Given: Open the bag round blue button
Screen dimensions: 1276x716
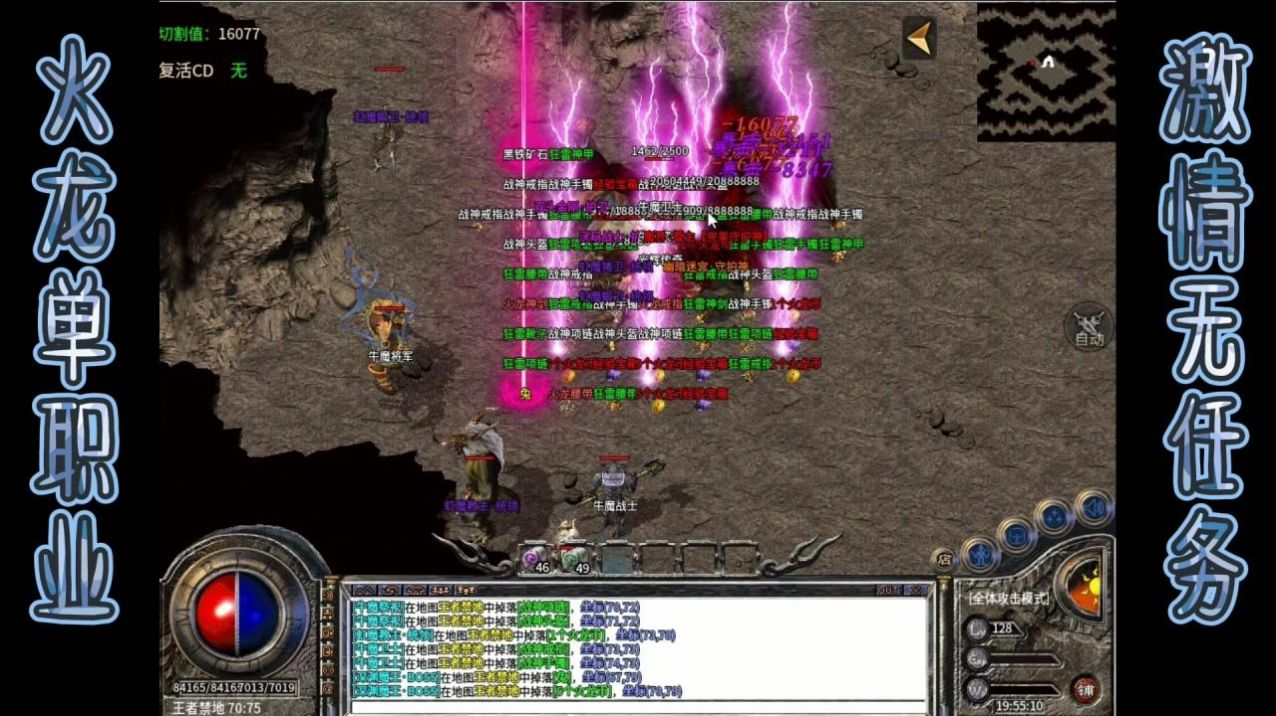Looking at the screenshot, I should (x=1015, y=534).
